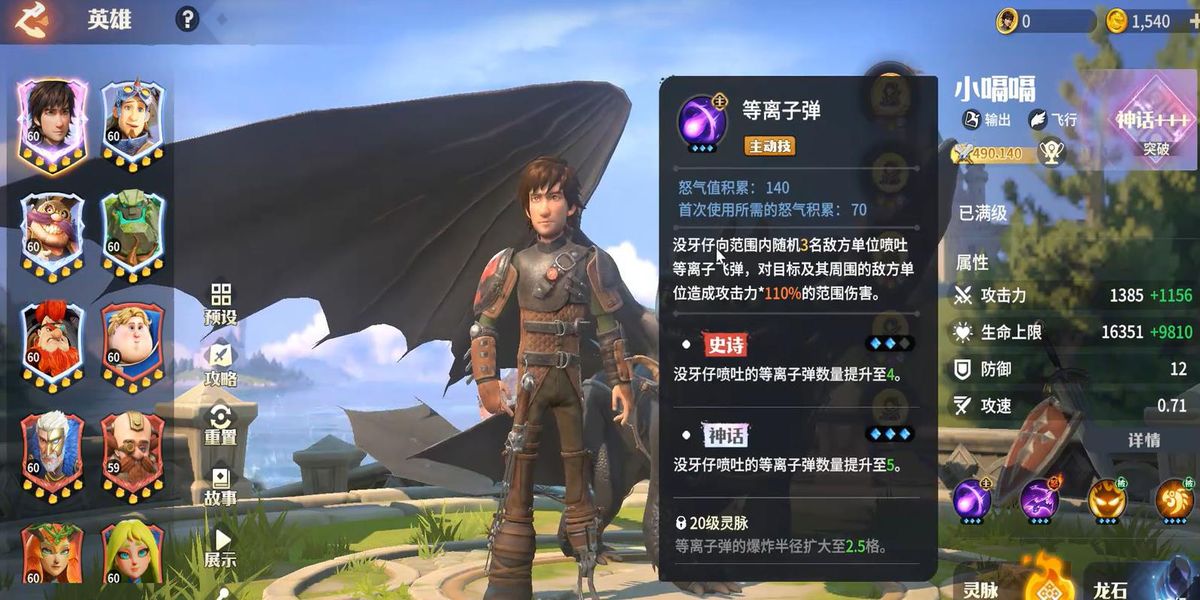Activate the 展示 showcase button
Screen dimensions: 1200x600
tap(221, 548)
